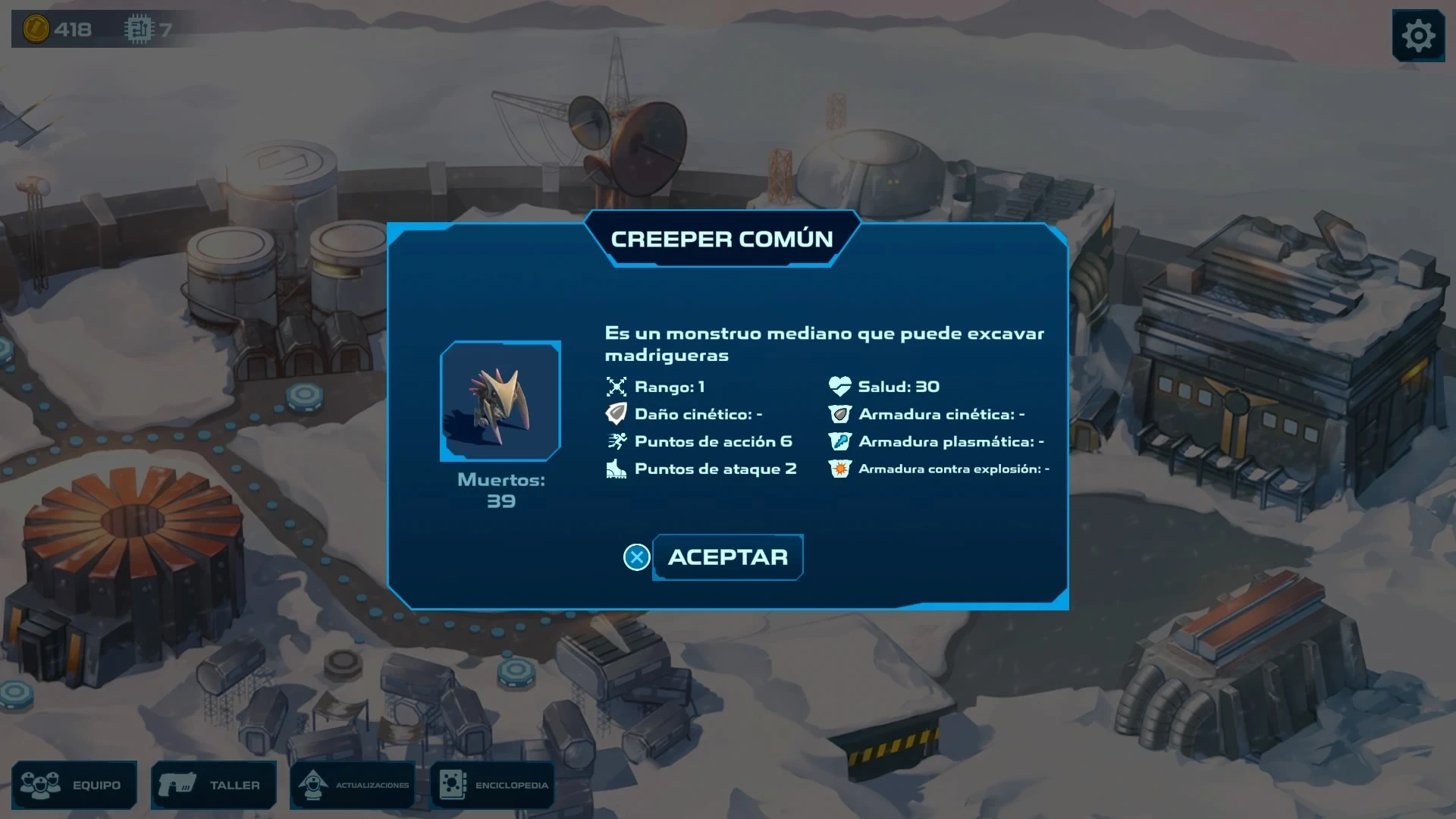
Task: Select the Creeper Común portrait thumbnail
Action: coord(500,400)
